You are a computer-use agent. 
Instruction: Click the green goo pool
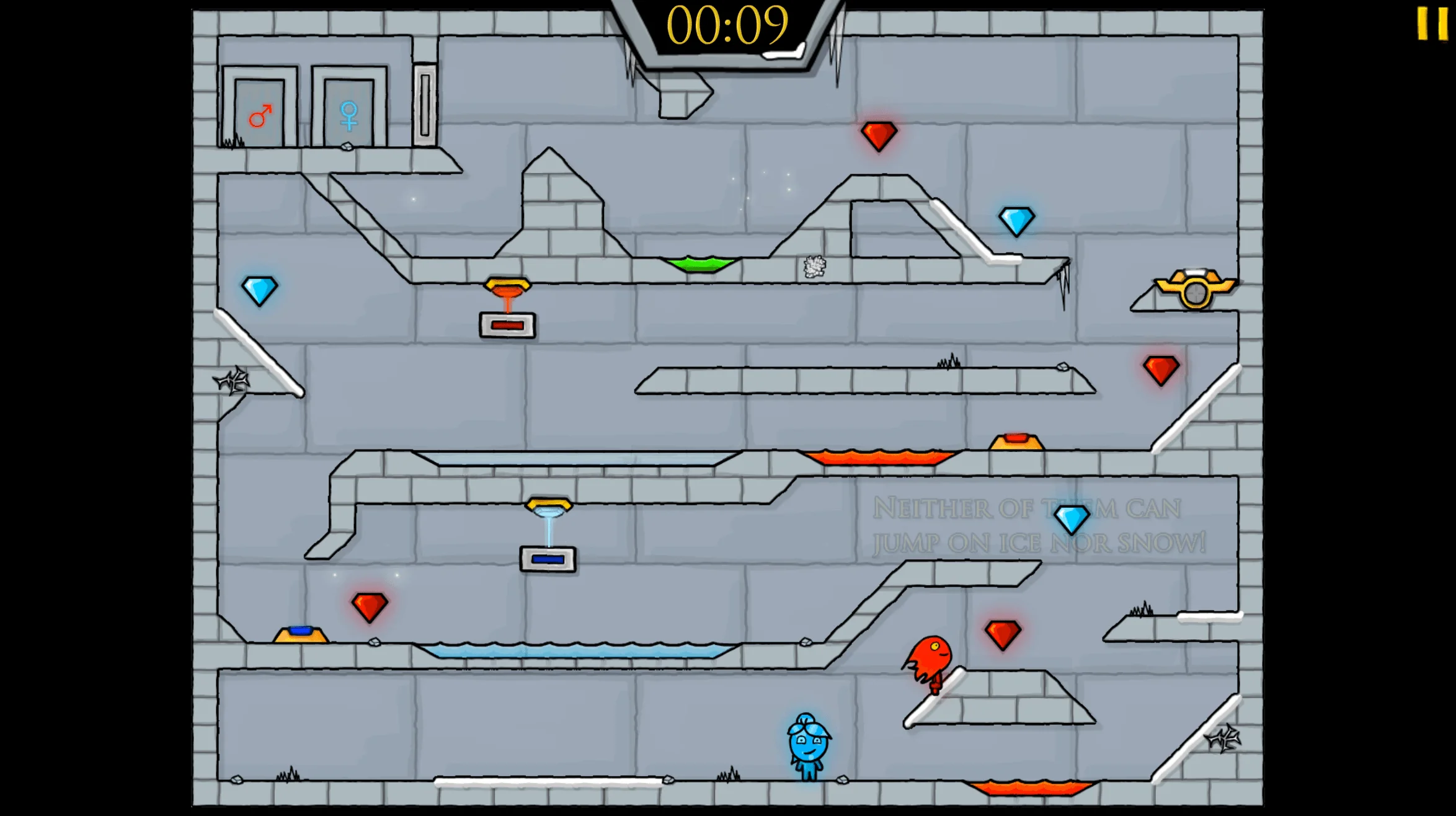tap(698, 264)
